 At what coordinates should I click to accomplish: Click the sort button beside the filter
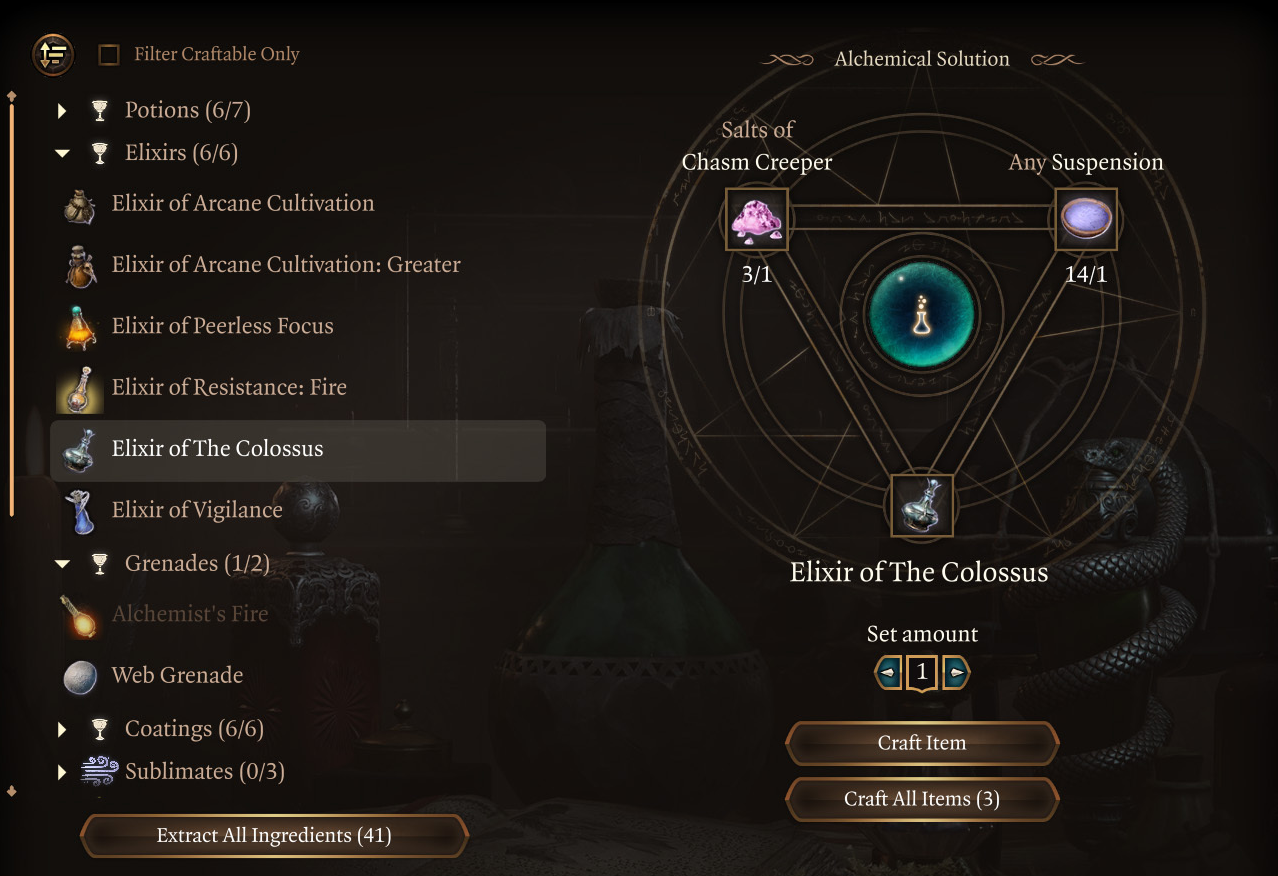[x=53, y=54]
